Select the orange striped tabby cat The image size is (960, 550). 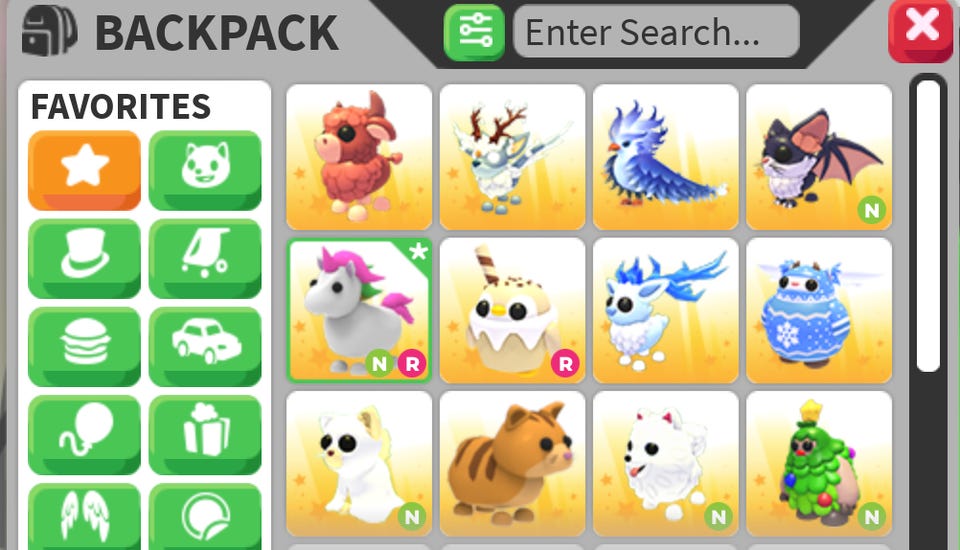(512, 463)
